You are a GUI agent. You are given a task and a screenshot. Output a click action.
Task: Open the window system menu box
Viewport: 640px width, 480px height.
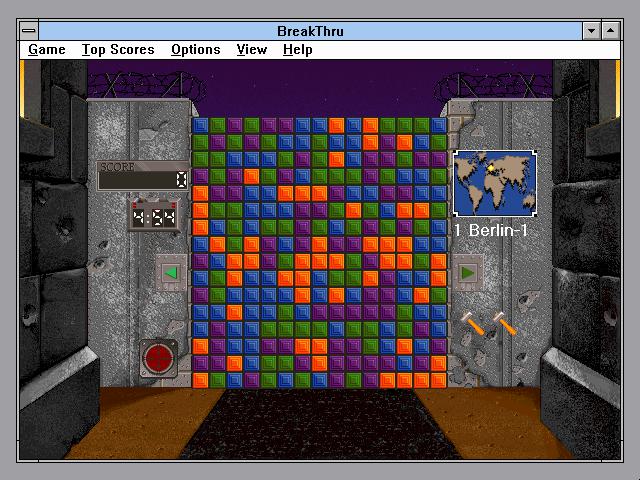point(29,31)
